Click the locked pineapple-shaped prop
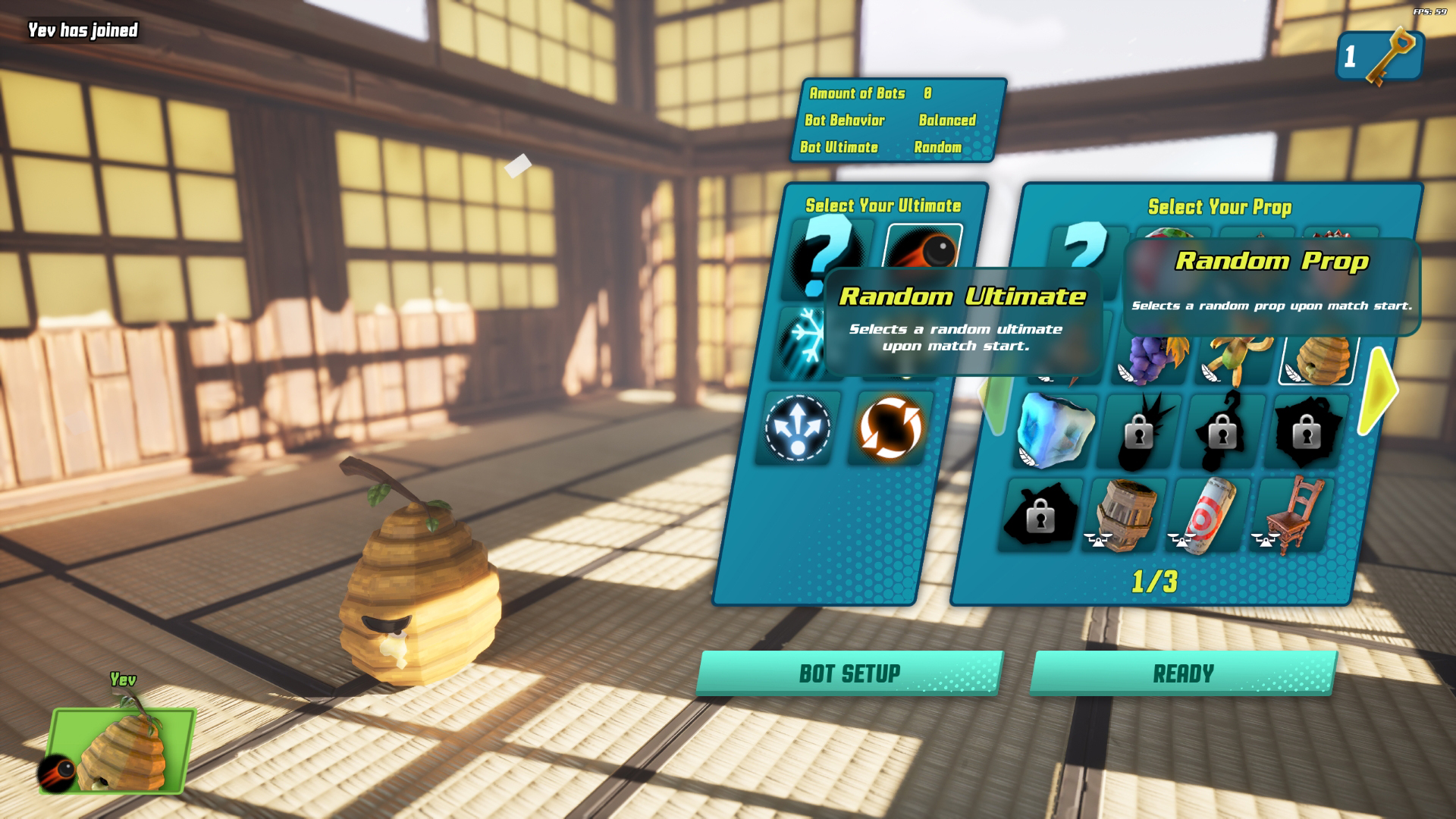 (1140, 432)
